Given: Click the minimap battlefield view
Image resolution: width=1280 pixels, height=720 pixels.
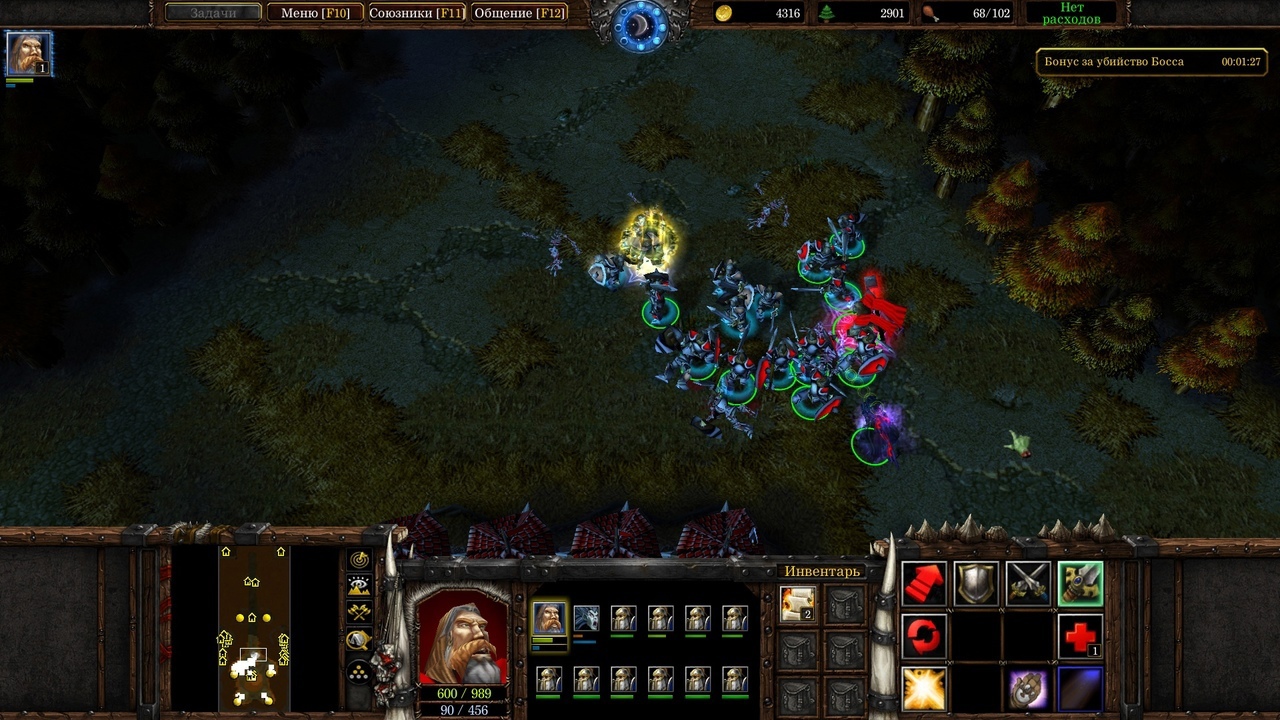Looking at the screenshot, I should click(253, 627).
